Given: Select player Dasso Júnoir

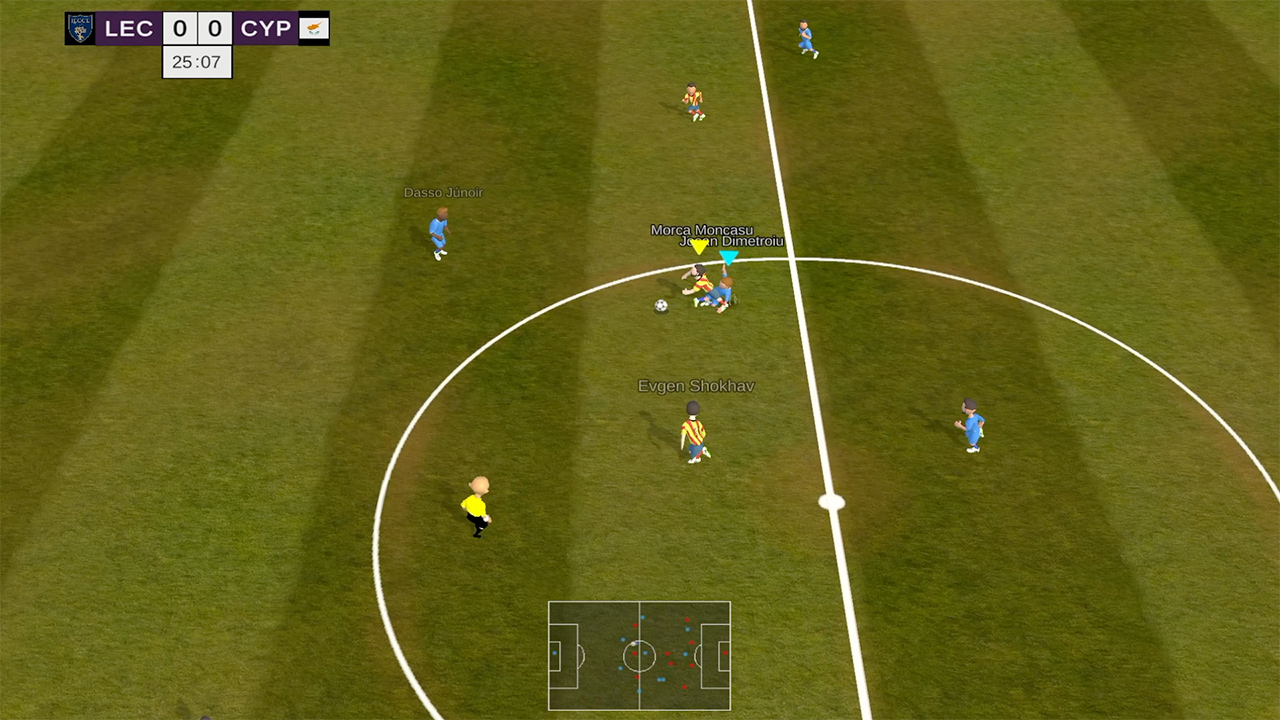Looking at the screenshot, I should tap(439, 232).
